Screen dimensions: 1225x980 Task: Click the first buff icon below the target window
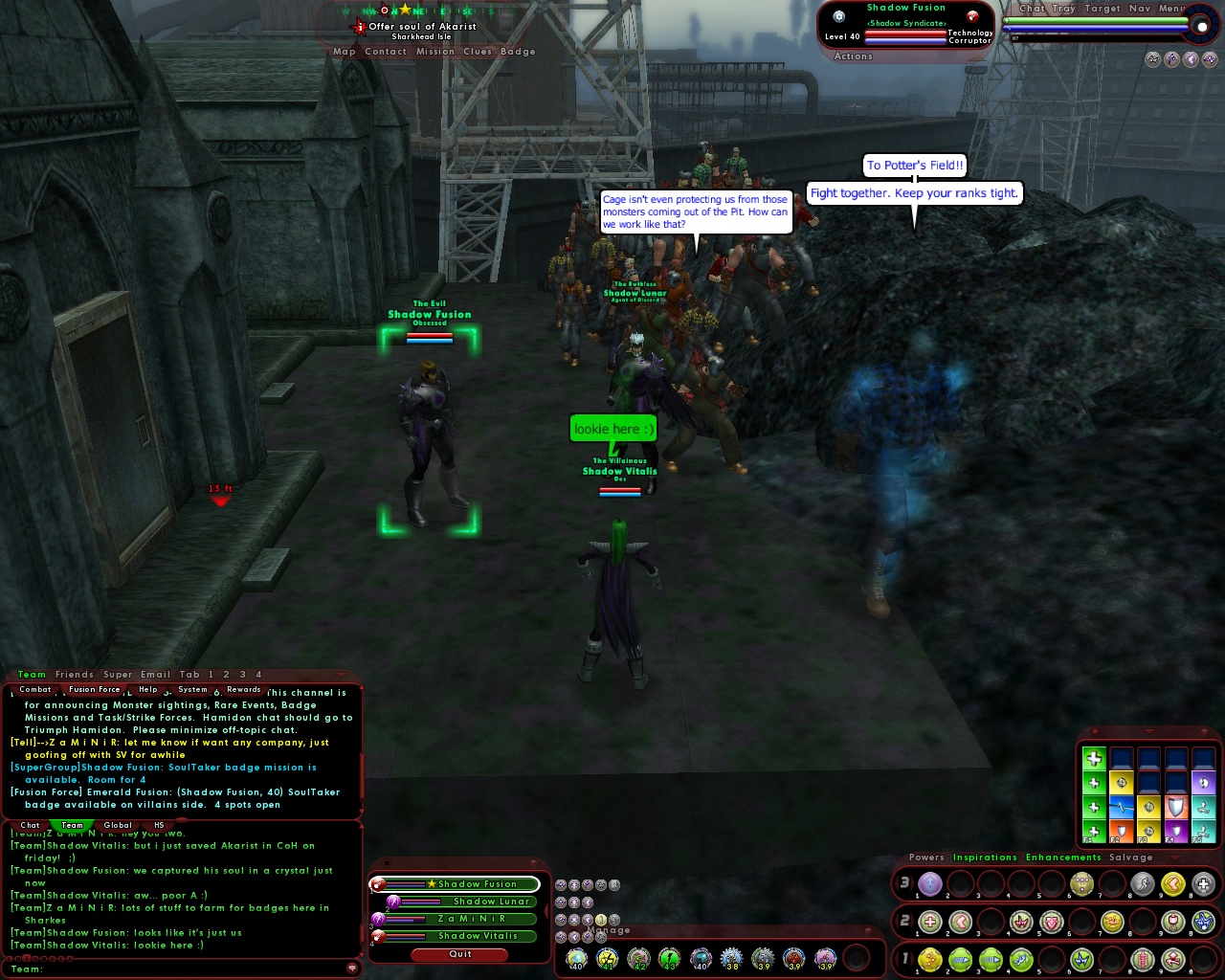[1151, 59]
